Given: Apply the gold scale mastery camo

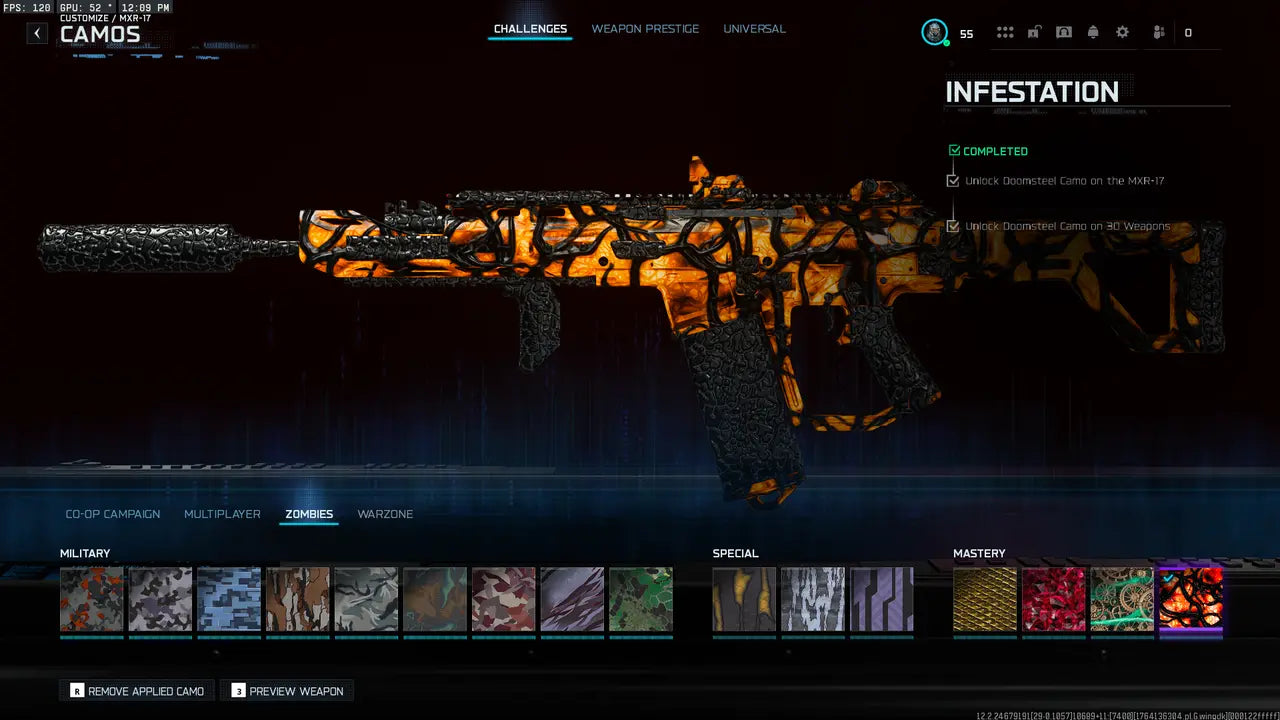Looking at the screenshot, I should click(985, 599).
